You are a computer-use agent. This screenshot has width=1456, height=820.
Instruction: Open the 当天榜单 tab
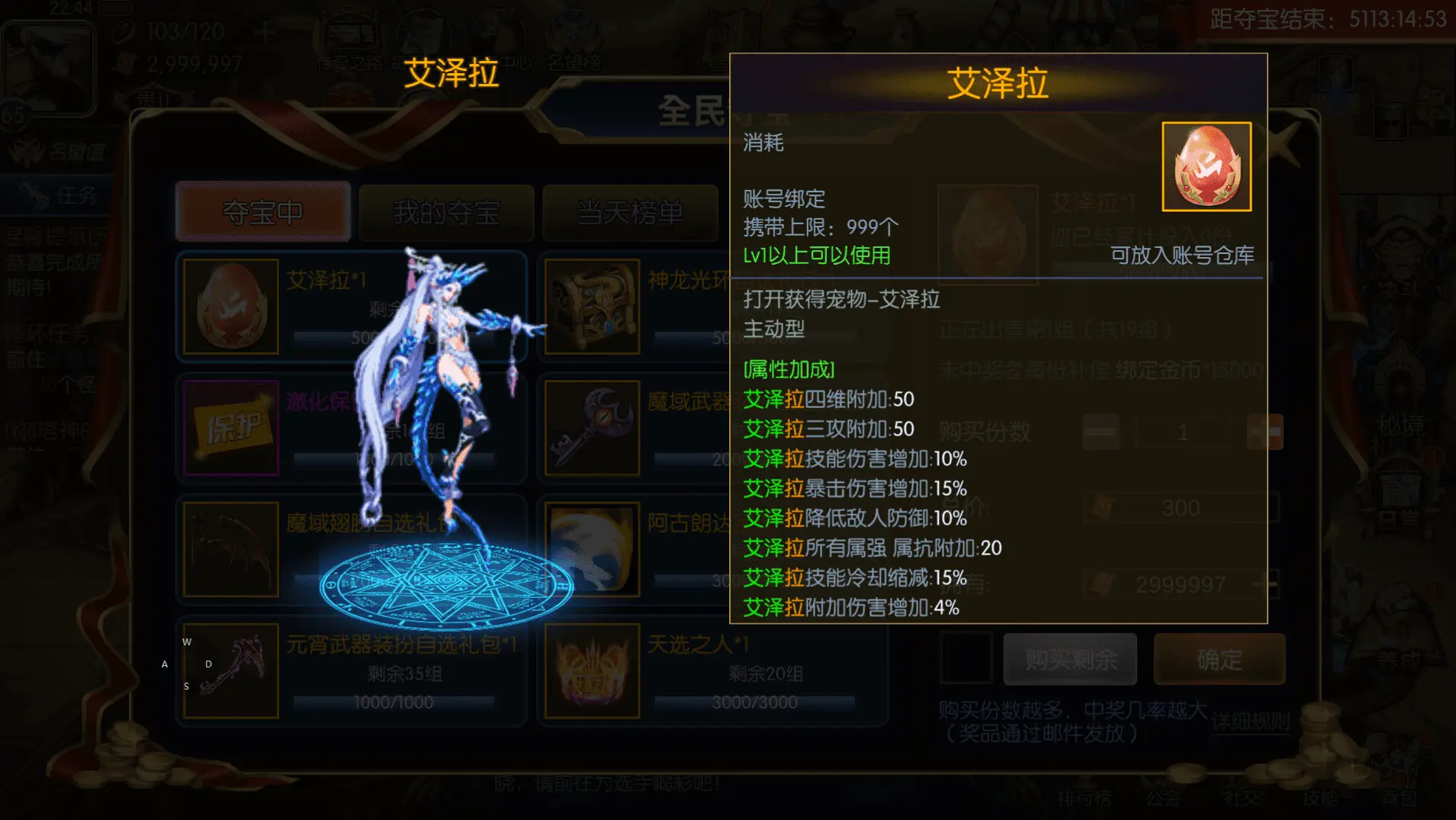coord(629,214)
